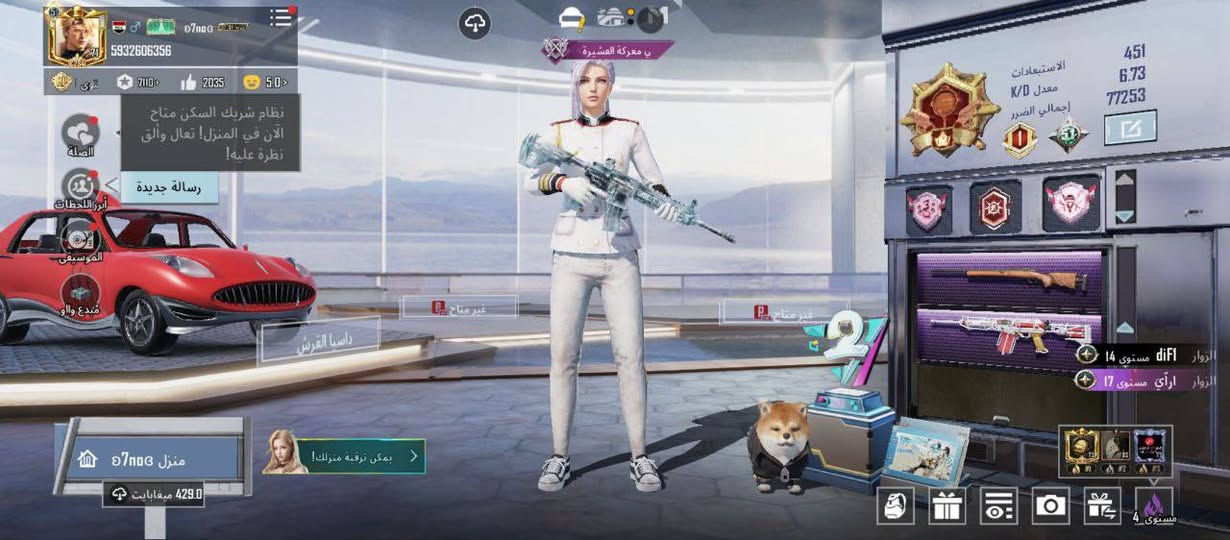
Task: Click the cloud download icon at top
Action: tap(474, 23)
